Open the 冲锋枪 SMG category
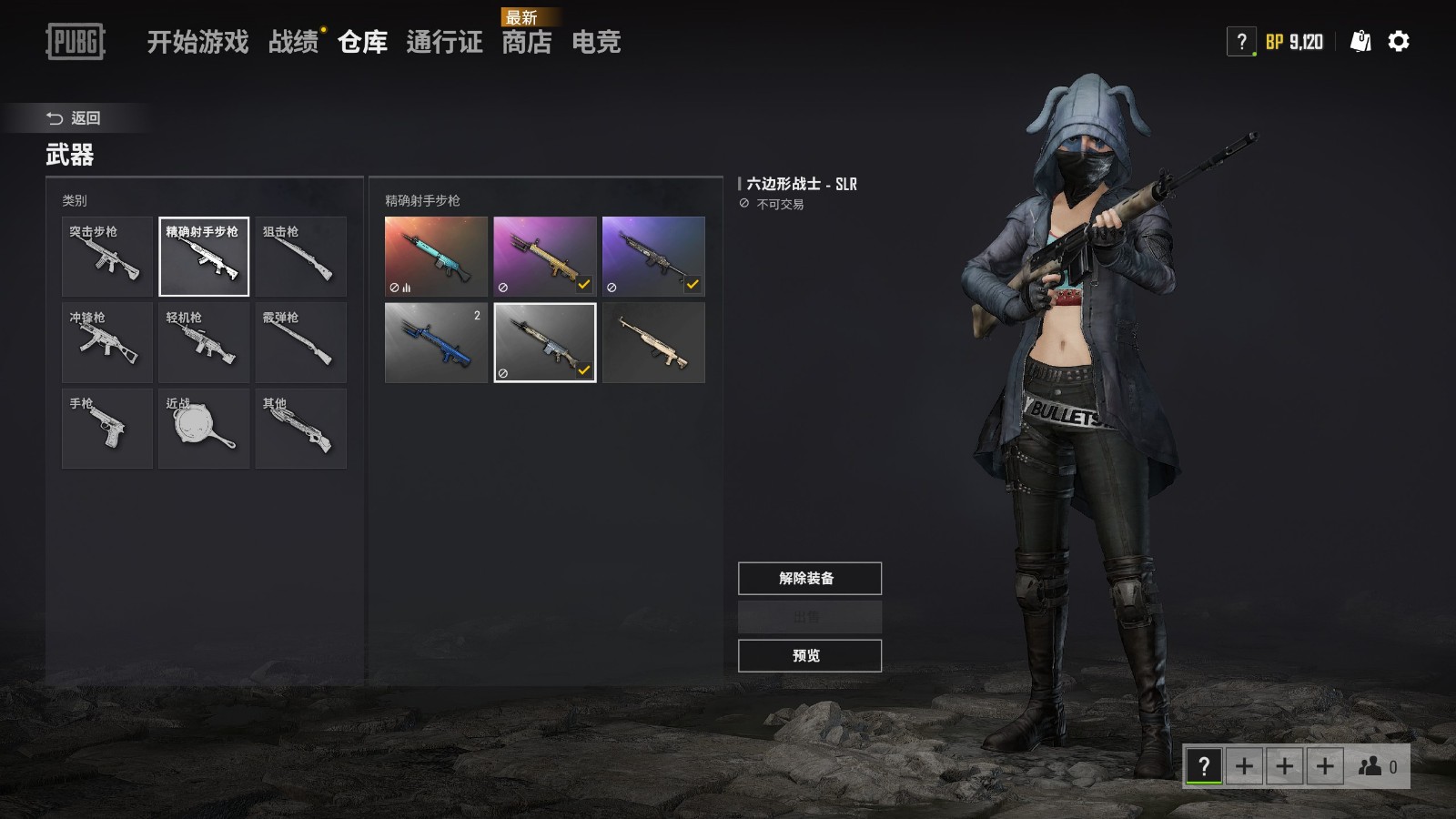Image resolution: width=1456 pixels, height=819 pixels. (x=106, y=342)
